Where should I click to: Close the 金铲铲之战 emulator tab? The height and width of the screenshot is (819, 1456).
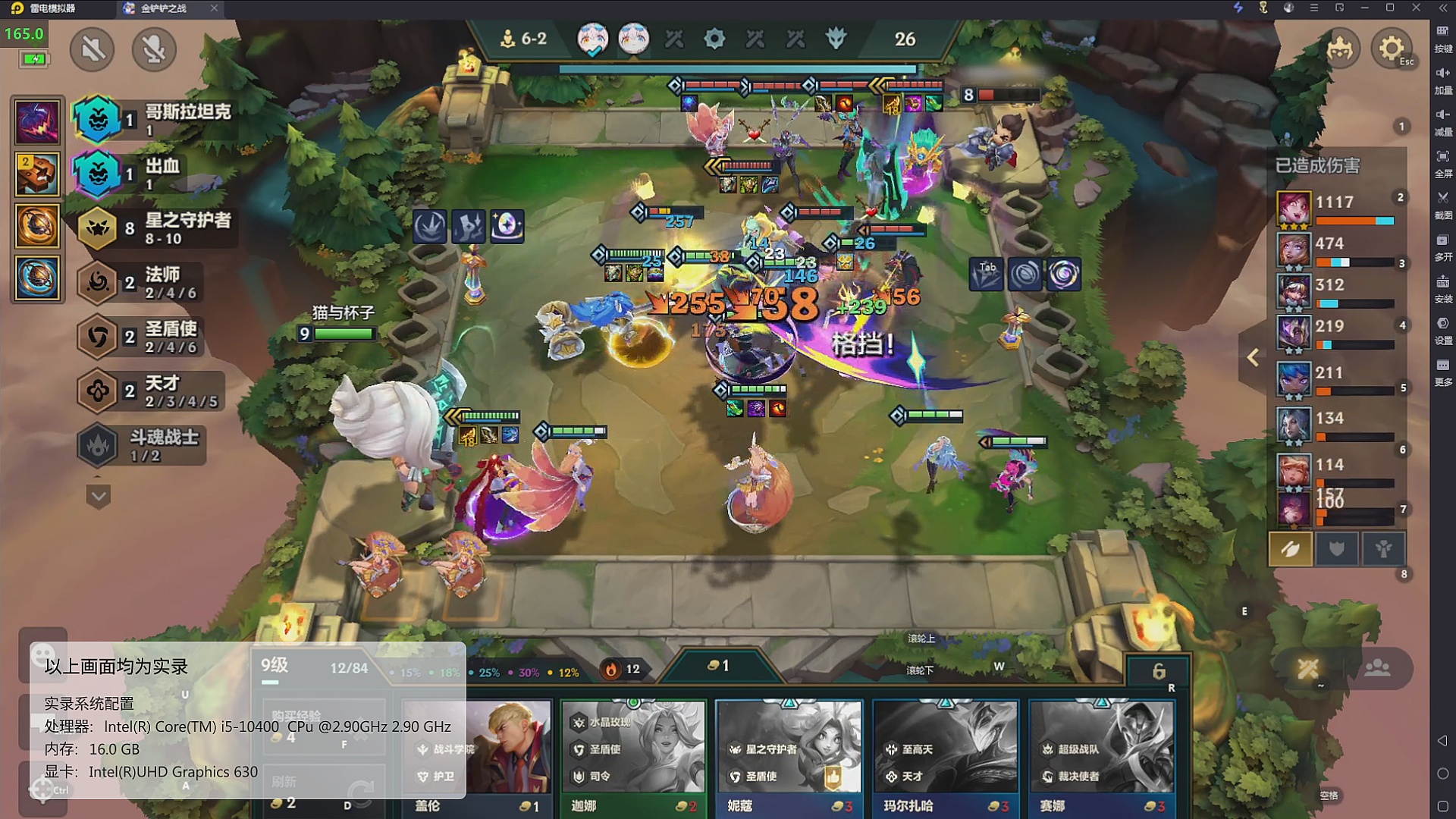[214, 8]
